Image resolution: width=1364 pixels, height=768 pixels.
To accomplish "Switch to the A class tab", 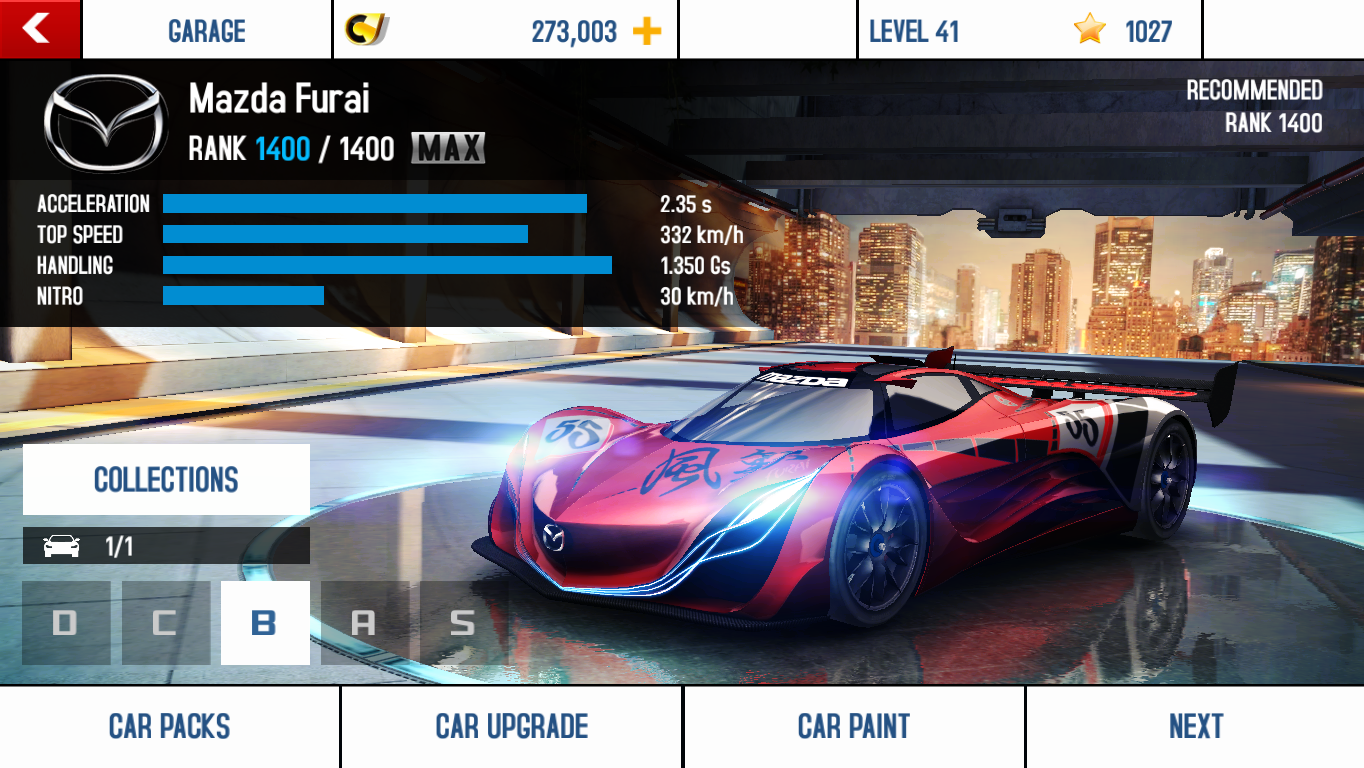I will [x=364, y=623].
